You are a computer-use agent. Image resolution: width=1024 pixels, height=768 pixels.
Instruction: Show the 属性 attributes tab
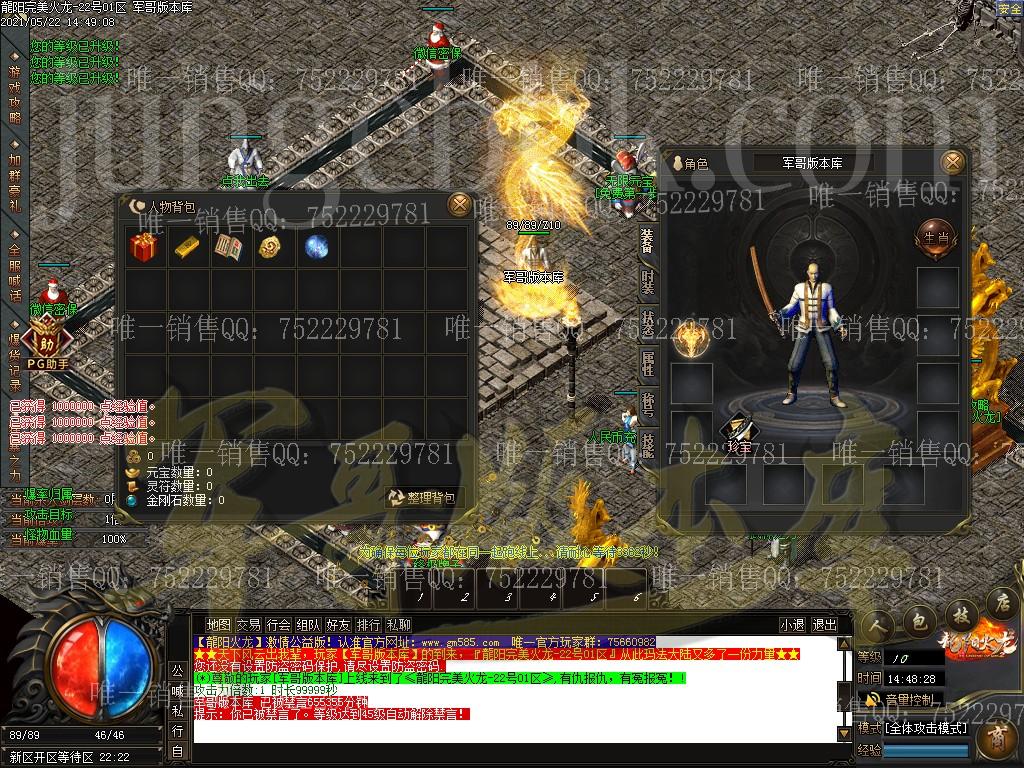click(x=648, y=364)
